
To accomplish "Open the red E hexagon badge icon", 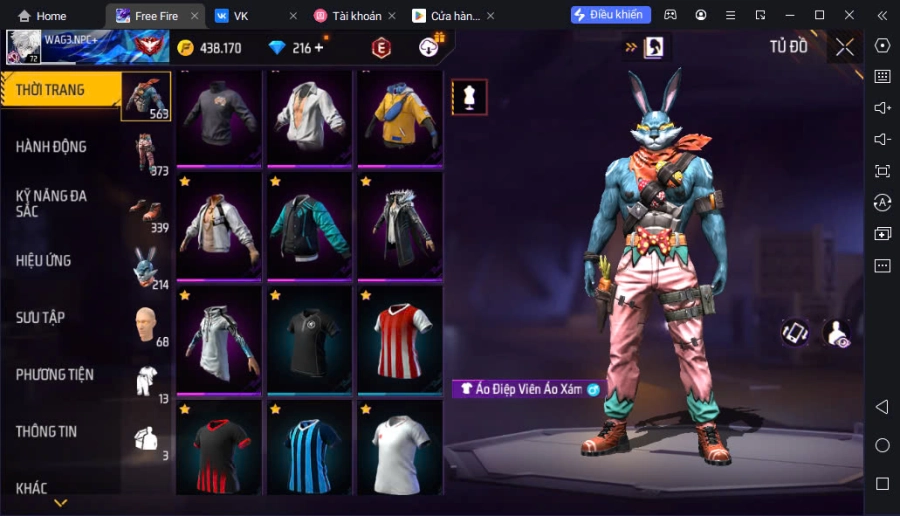I will point(381,47).
